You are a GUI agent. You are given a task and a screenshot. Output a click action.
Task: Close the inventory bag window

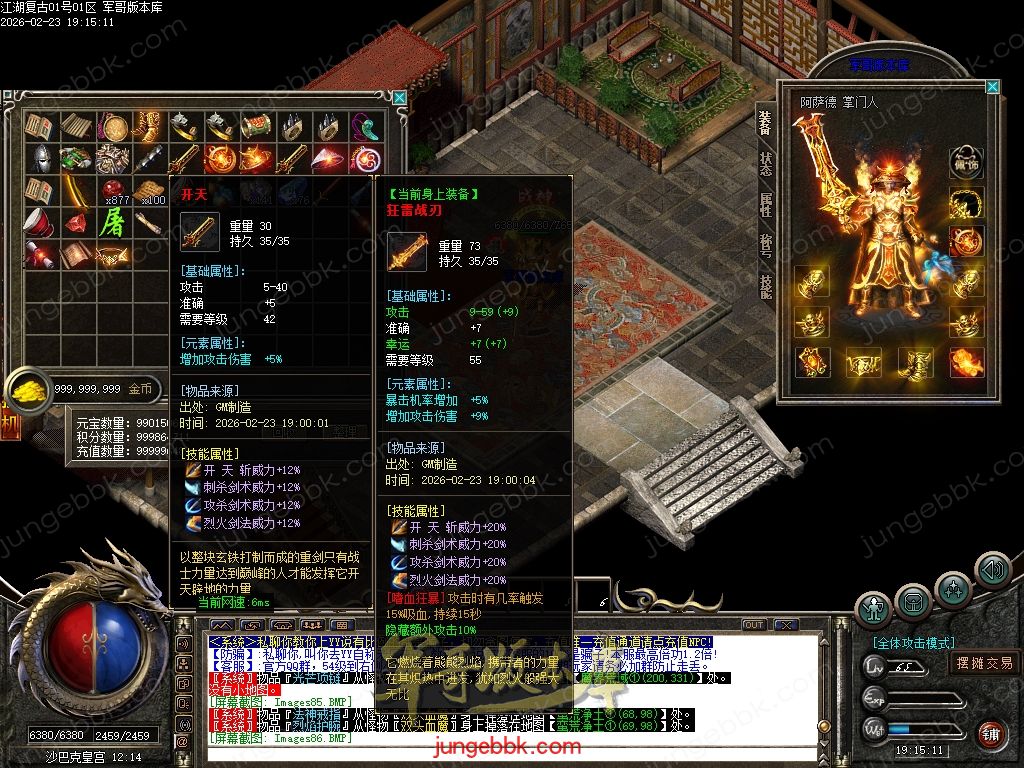400,98
